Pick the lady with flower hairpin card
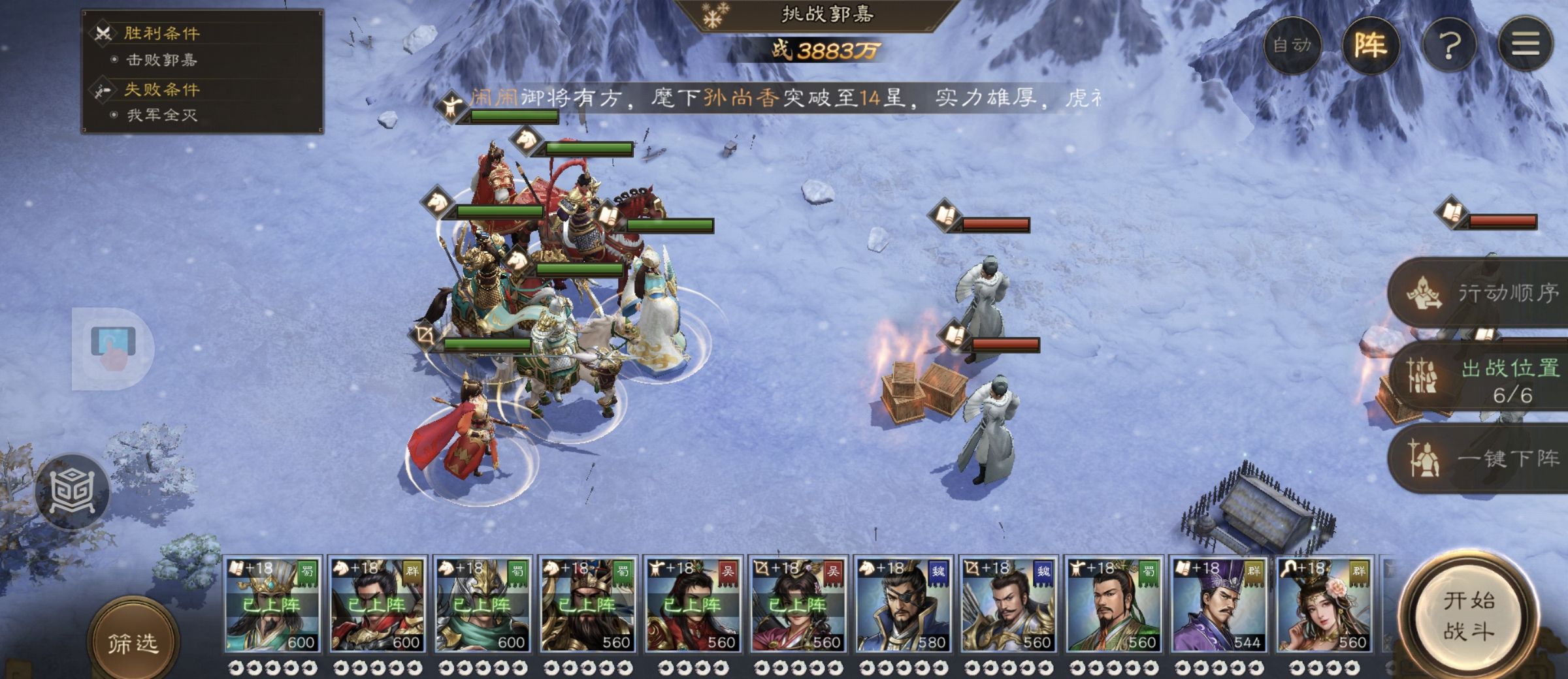This screenshot has width=1568, height=679. coord(1324,605)
